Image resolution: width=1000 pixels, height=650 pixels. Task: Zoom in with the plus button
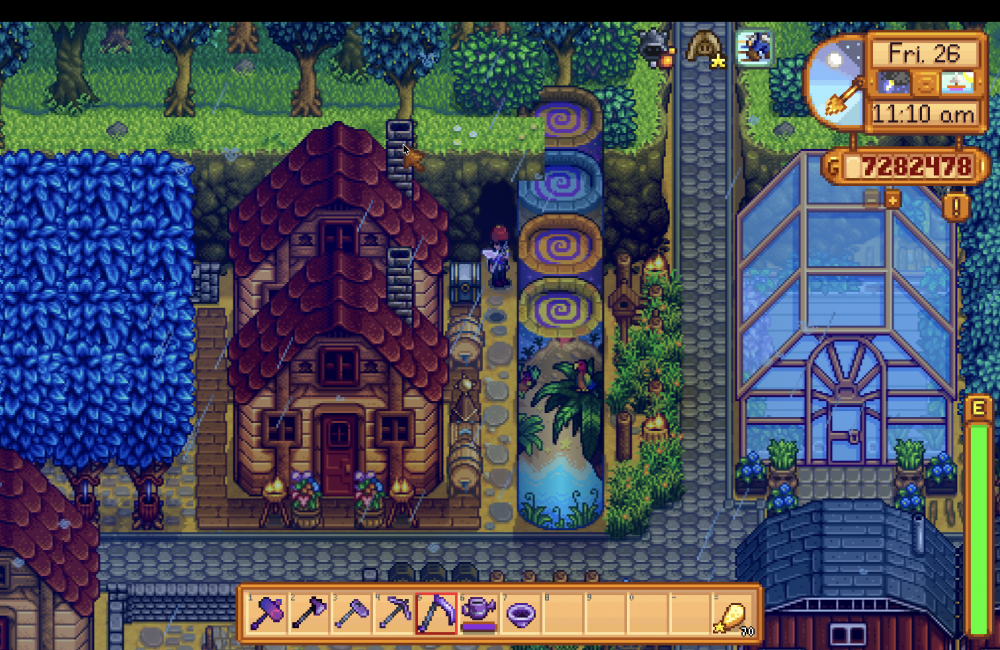tap(892, 200)
